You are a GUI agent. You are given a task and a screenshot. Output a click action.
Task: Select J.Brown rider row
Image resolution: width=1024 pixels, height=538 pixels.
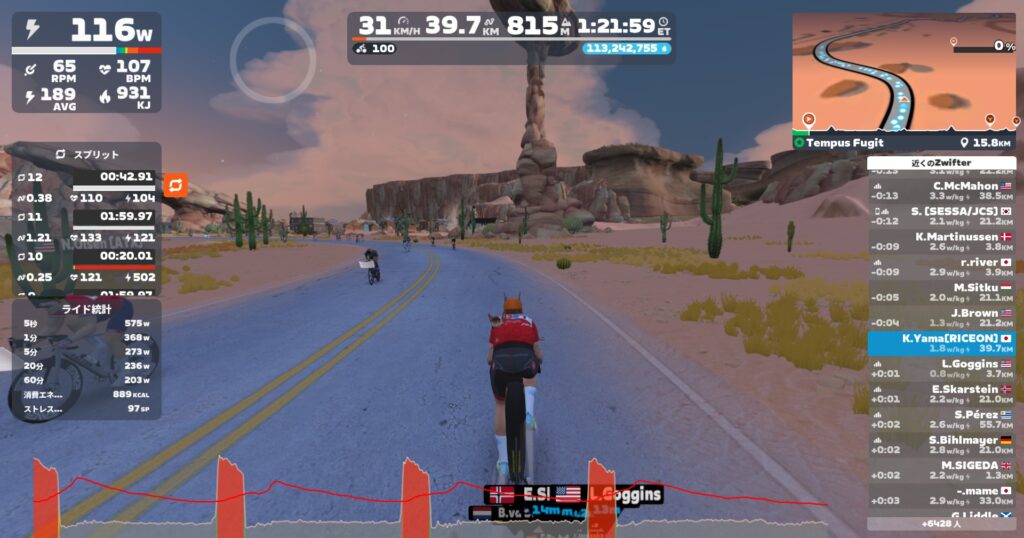(941, 318)
